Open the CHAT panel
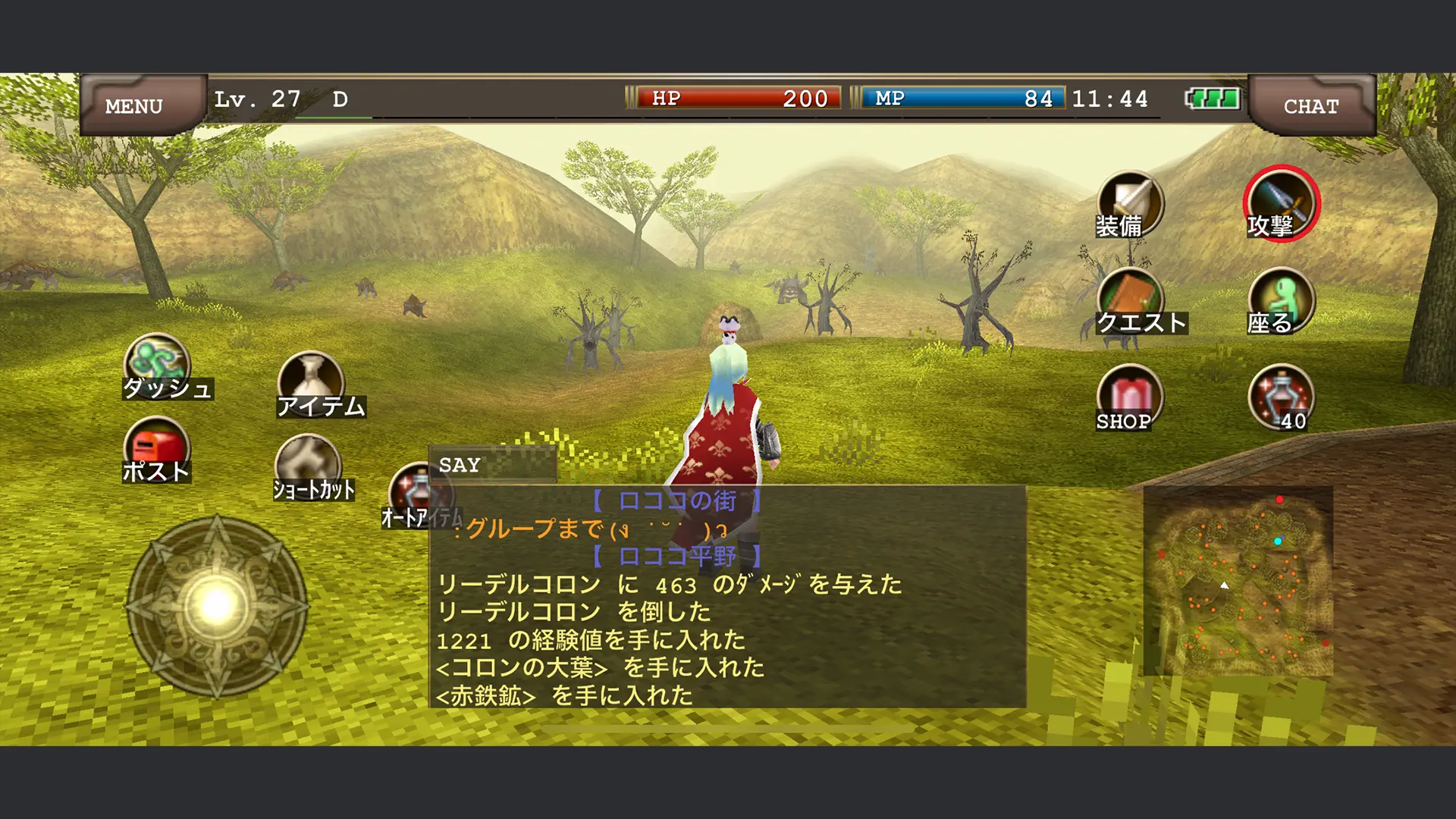 click(x=1310, y=105)
